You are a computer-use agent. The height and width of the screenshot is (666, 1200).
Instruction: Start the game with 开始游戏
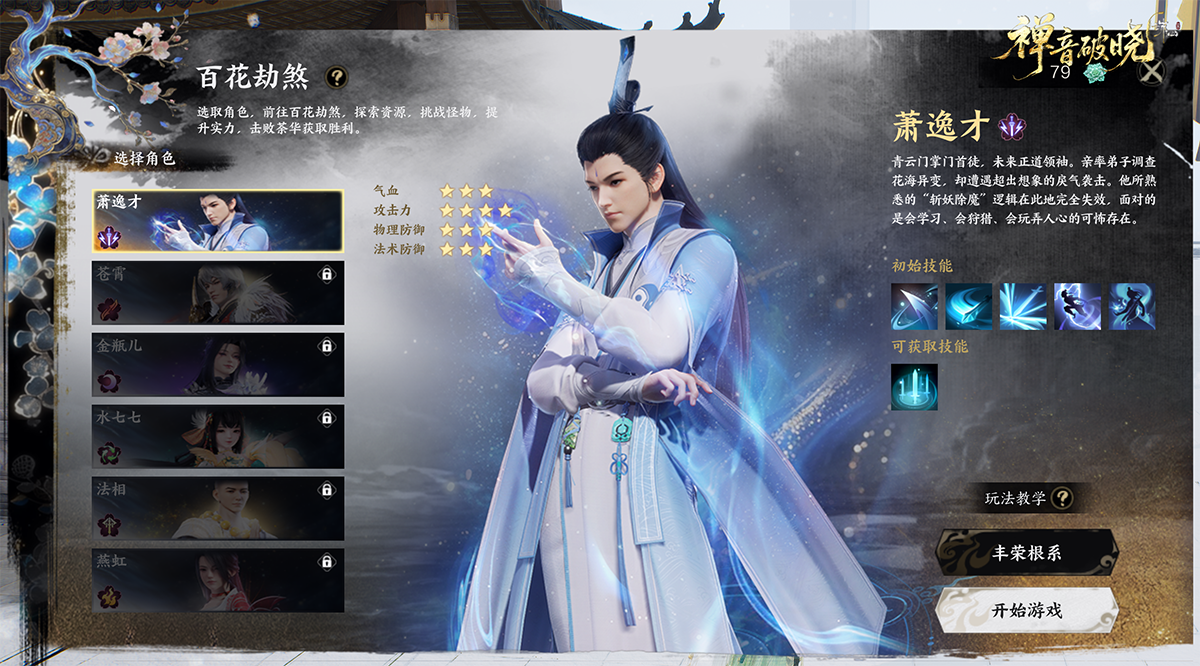point(1026,610)
